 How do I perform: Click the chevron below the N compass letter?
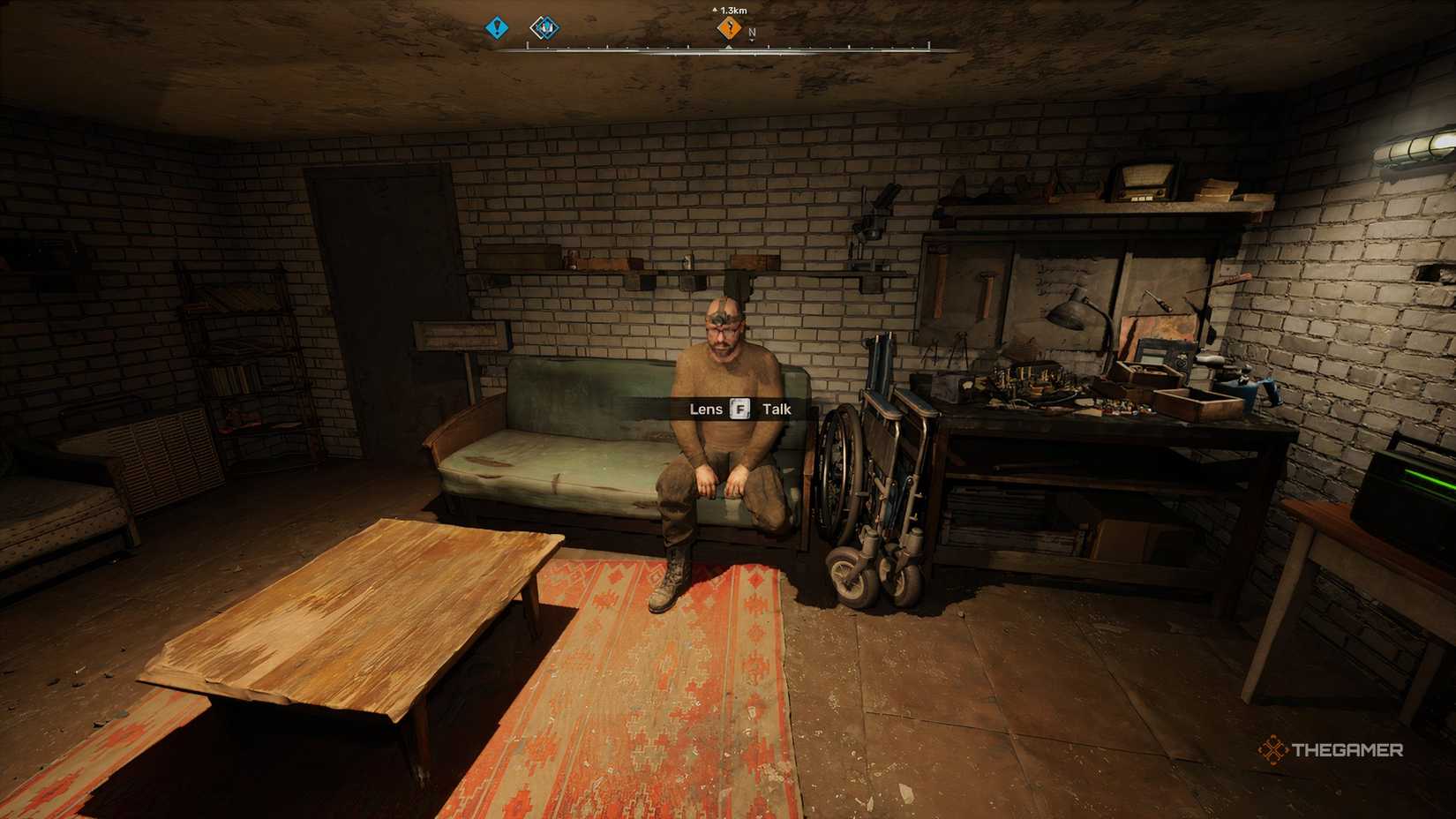[752, 39]
